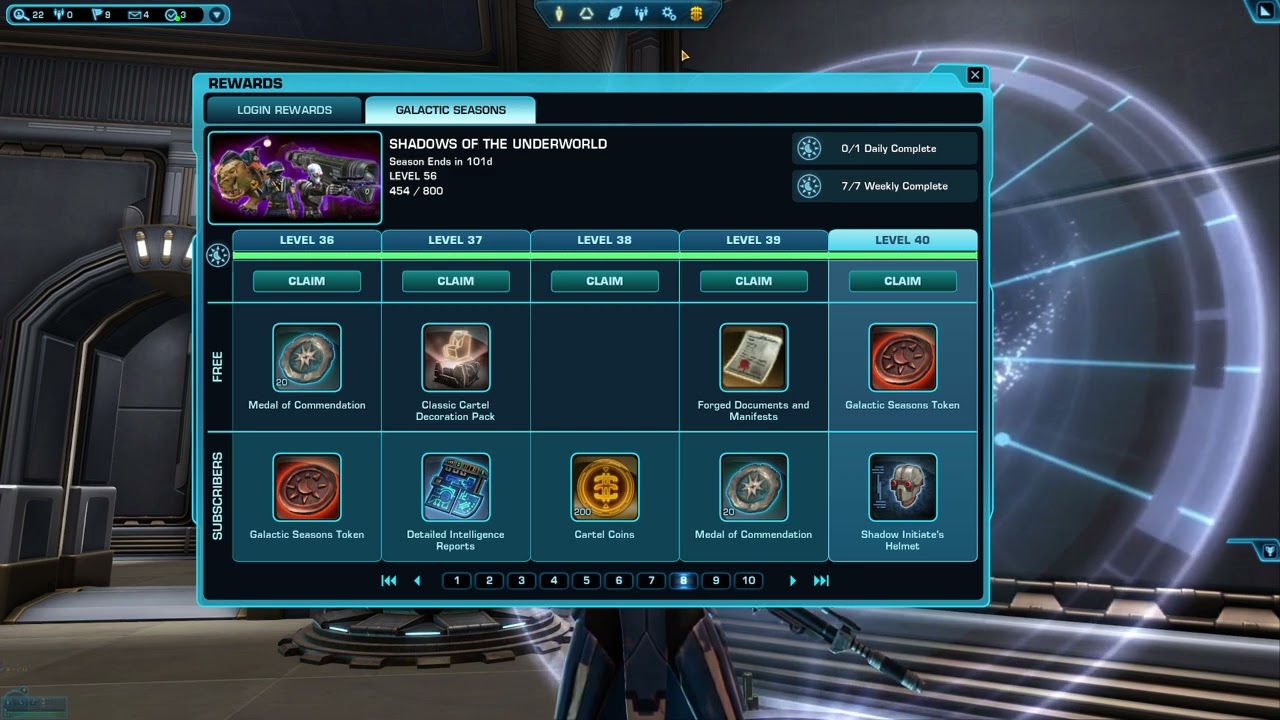This screenshot has width=1280, height=720.
Task: Open the settings gear icon
Action: click(x=669, y=14)
